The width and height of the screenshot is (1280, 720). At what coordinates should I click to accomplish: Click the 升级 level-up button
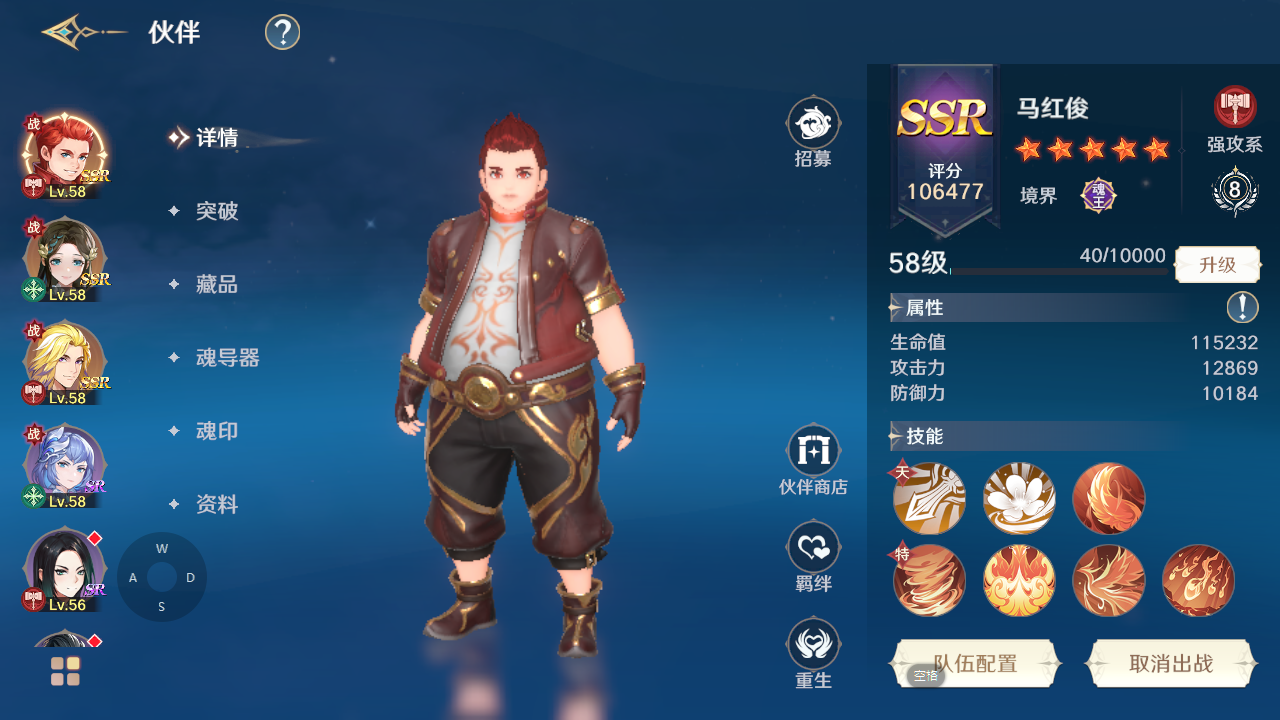1217,265
